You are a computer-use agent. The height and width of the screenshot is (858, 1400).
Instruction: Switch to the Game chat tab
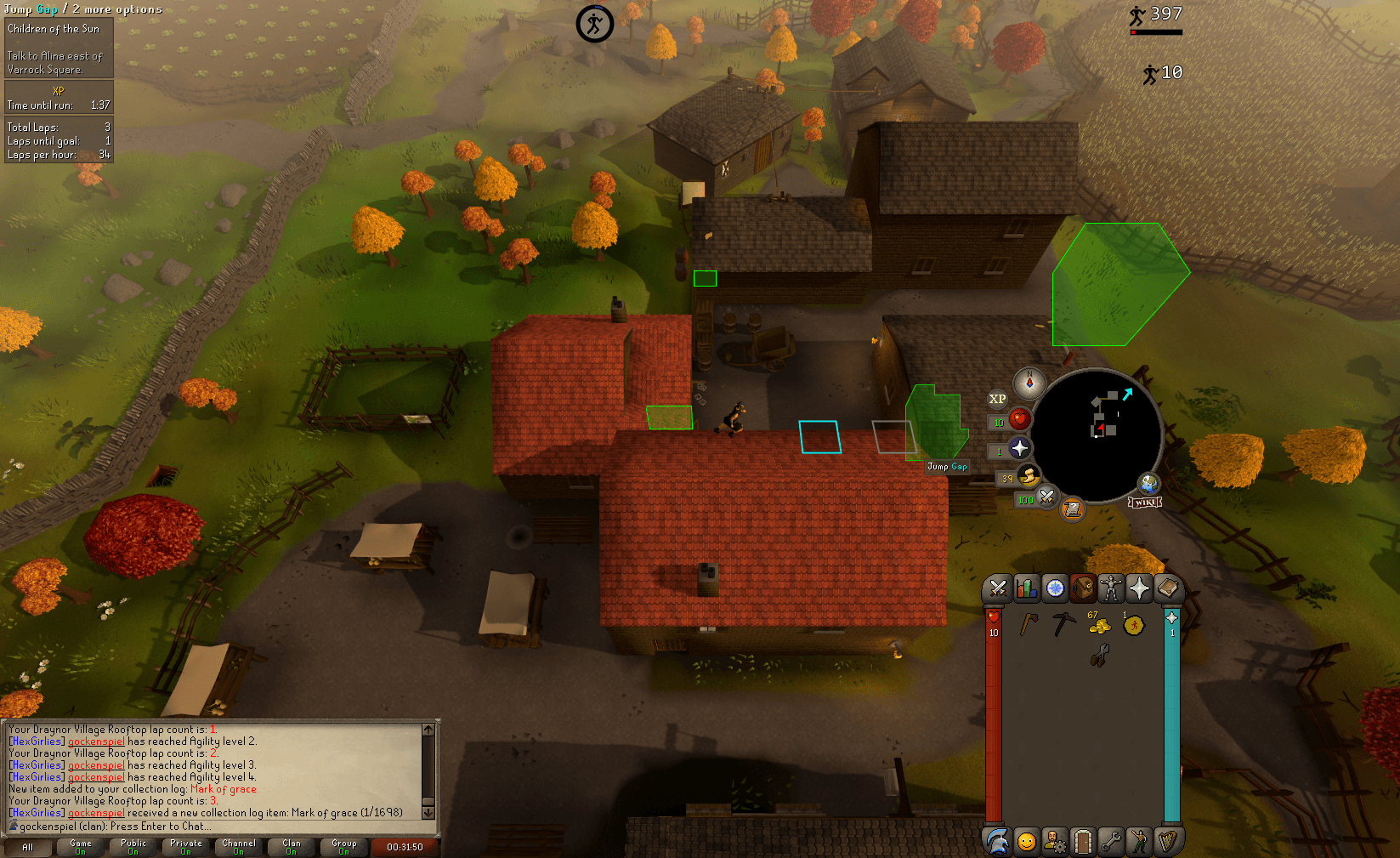pos(79,846)
